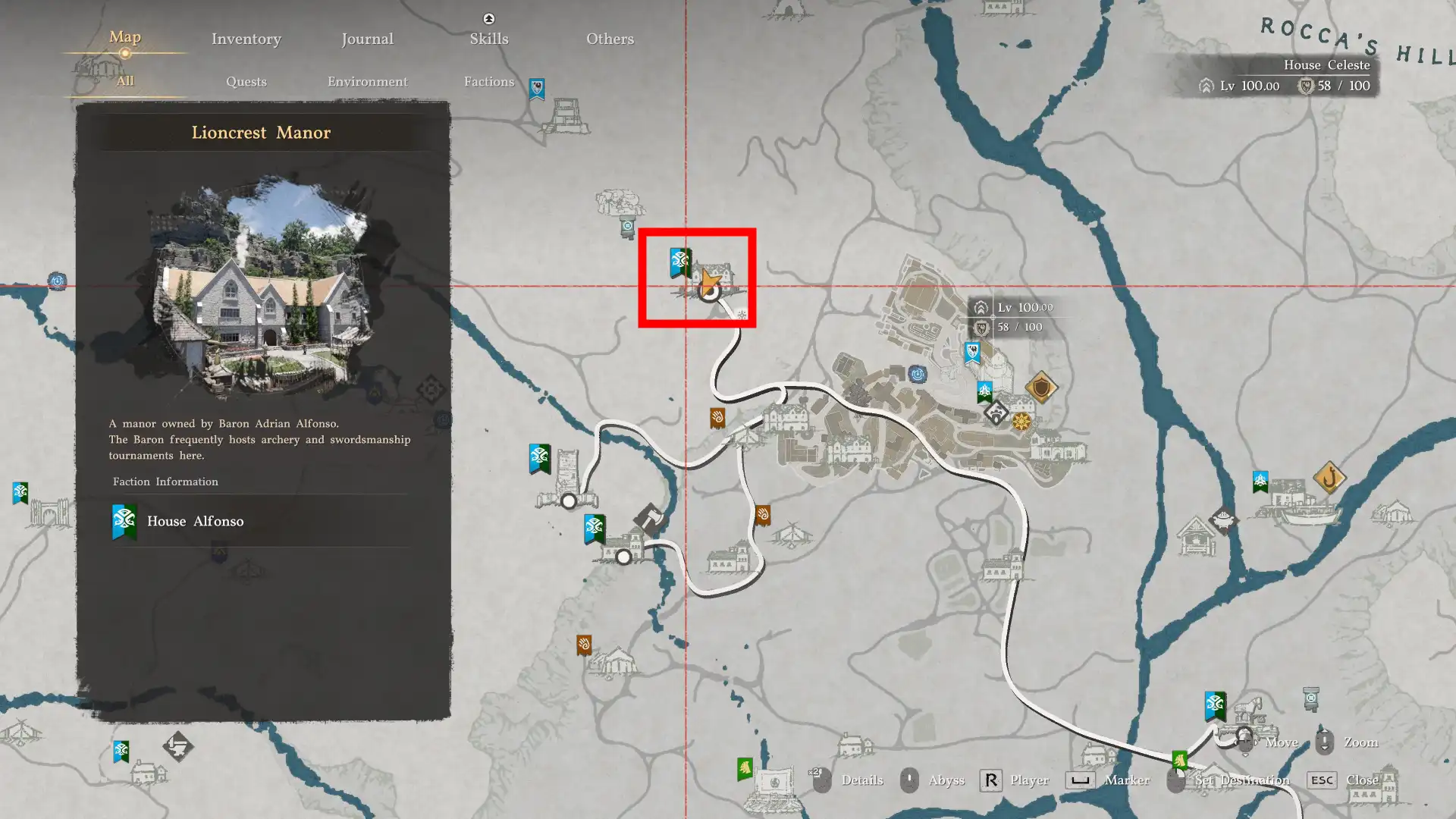Open the Journal tab
1456x819 pixels.
point(367,39)
